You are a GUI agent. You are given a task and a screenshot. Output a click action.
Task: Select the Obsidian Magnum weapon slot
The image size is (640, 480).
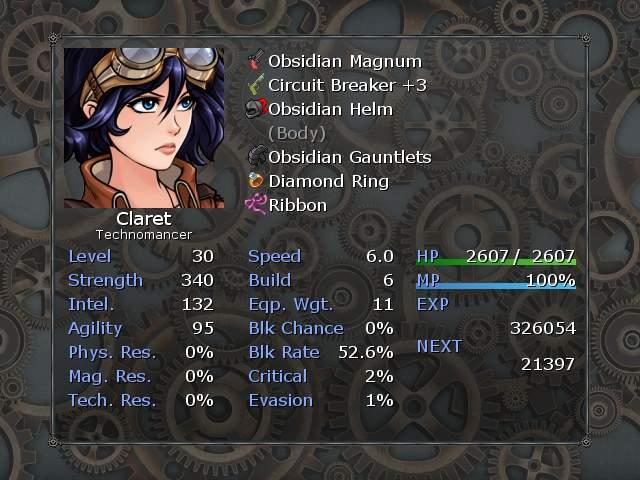[x=330, y=61]
